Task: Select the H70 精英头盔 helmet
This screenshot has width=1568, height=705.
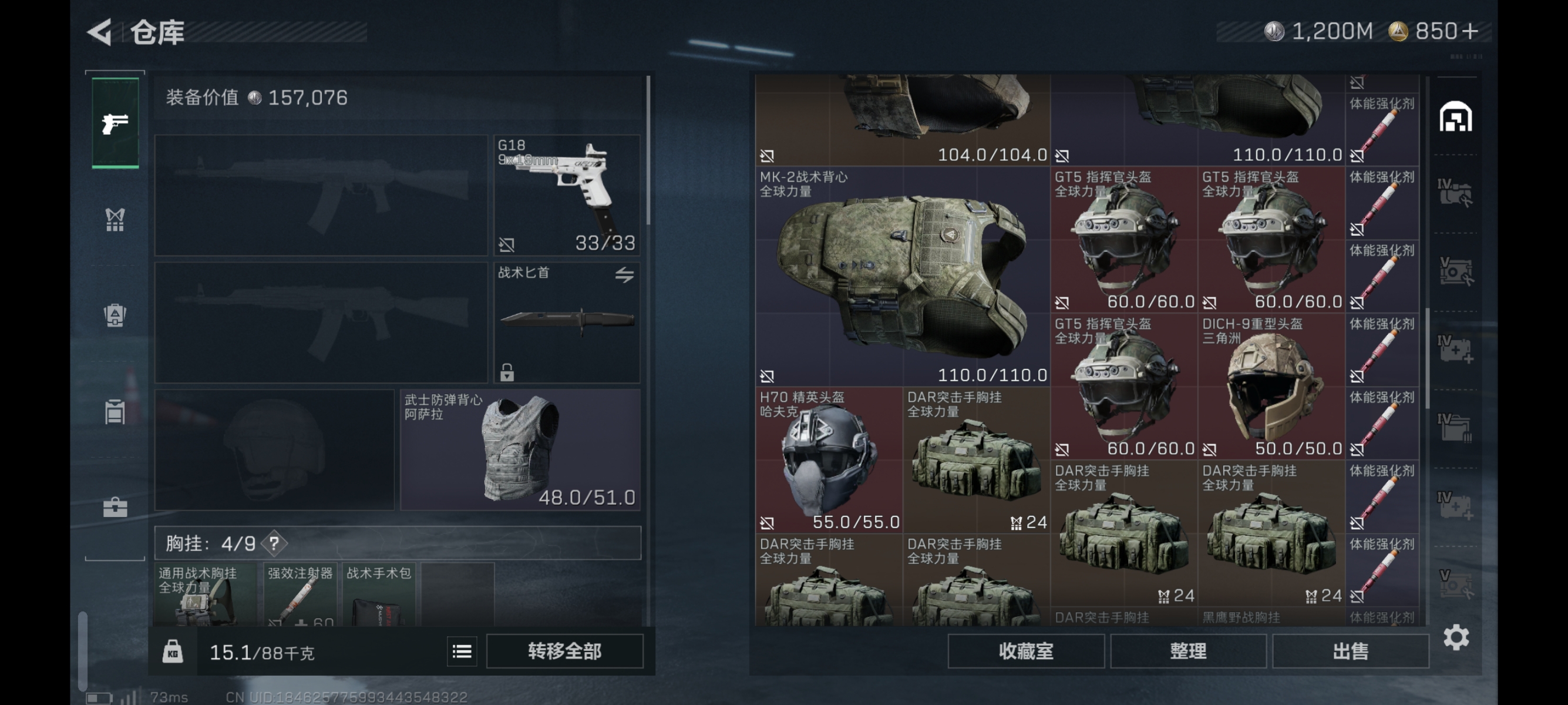Action: pyautogui.click(x=829, y=459)
